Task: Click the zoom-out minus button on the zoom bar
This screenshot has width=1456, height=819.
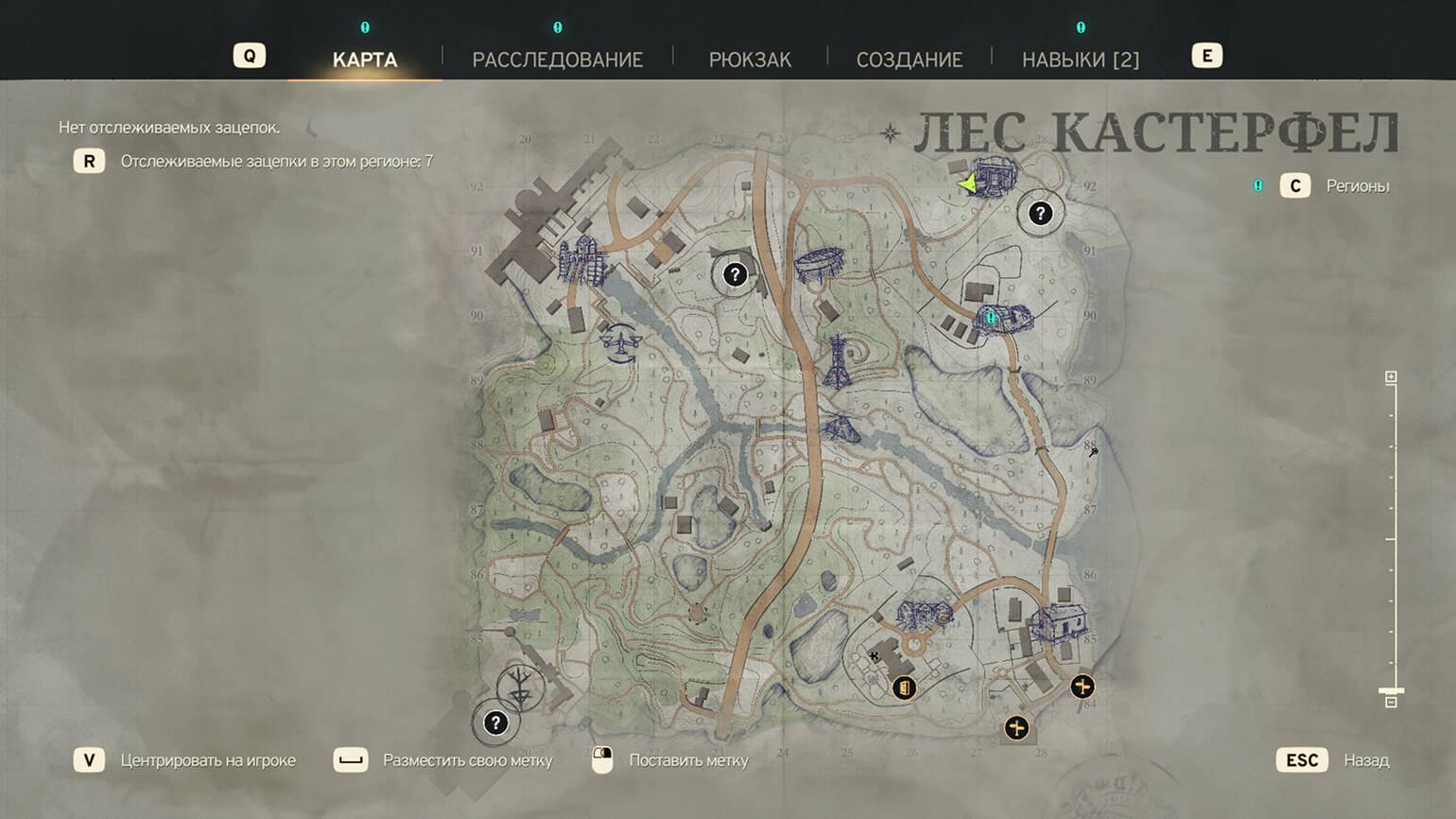Action: pyautogui.click(x=1391, y=703)
